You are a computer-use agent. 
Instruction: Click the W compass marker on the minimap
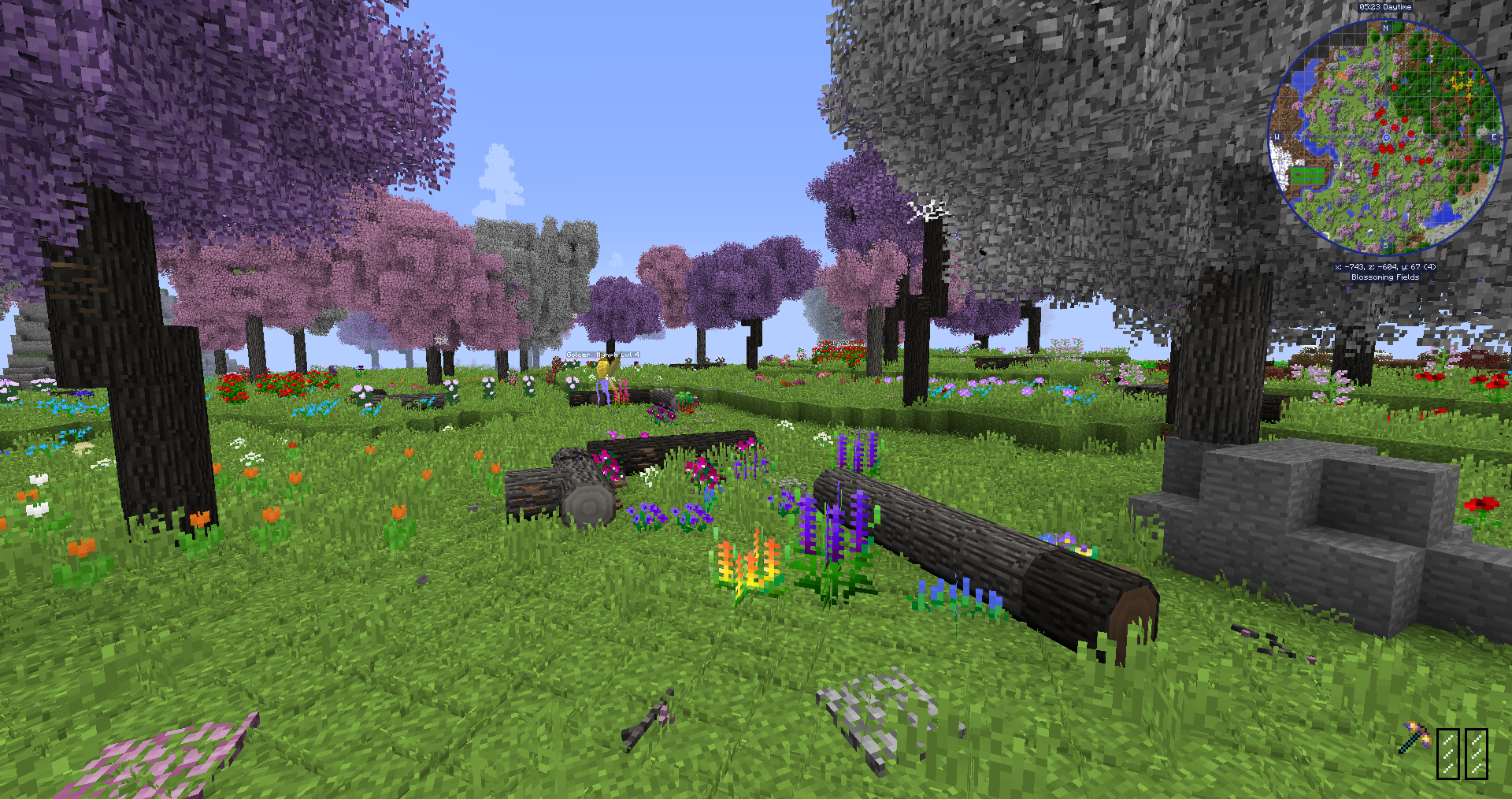click(x=1277, y=136)
